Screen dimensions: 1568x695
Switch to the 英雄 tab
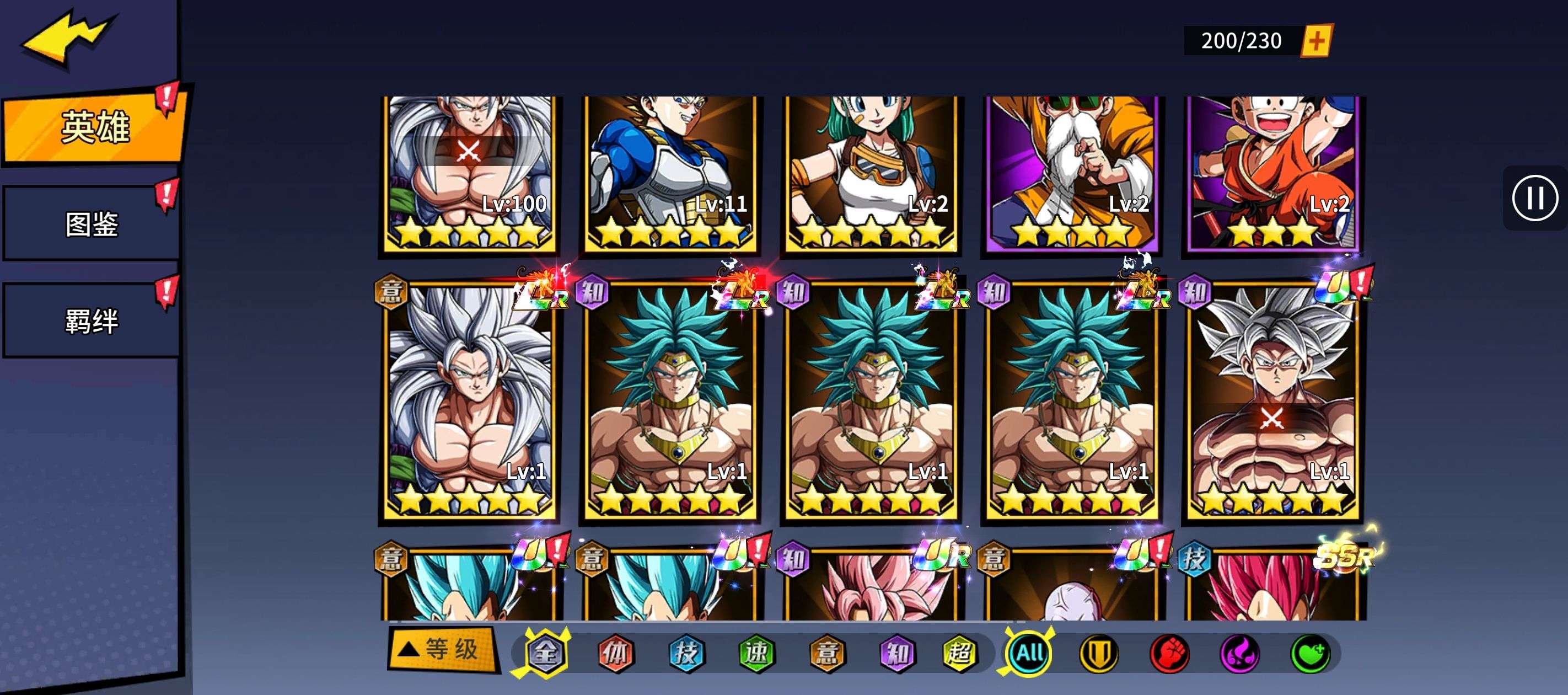(94, 127)
